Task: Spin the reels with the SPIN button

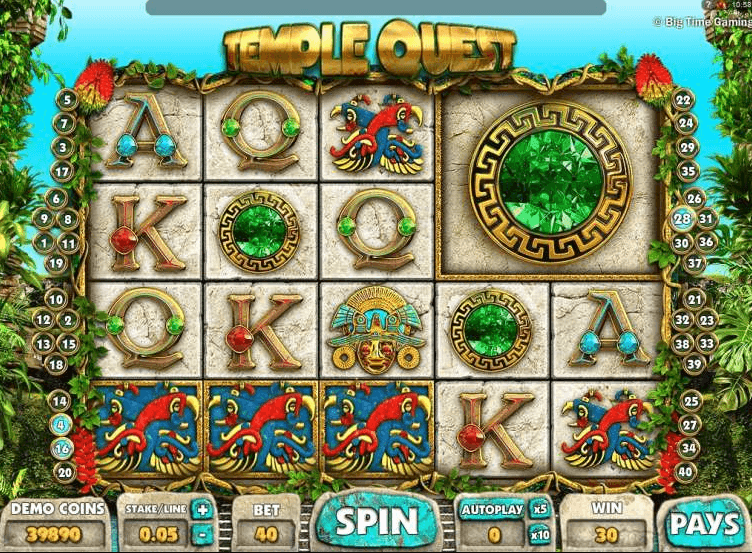Action: [376, 521]
